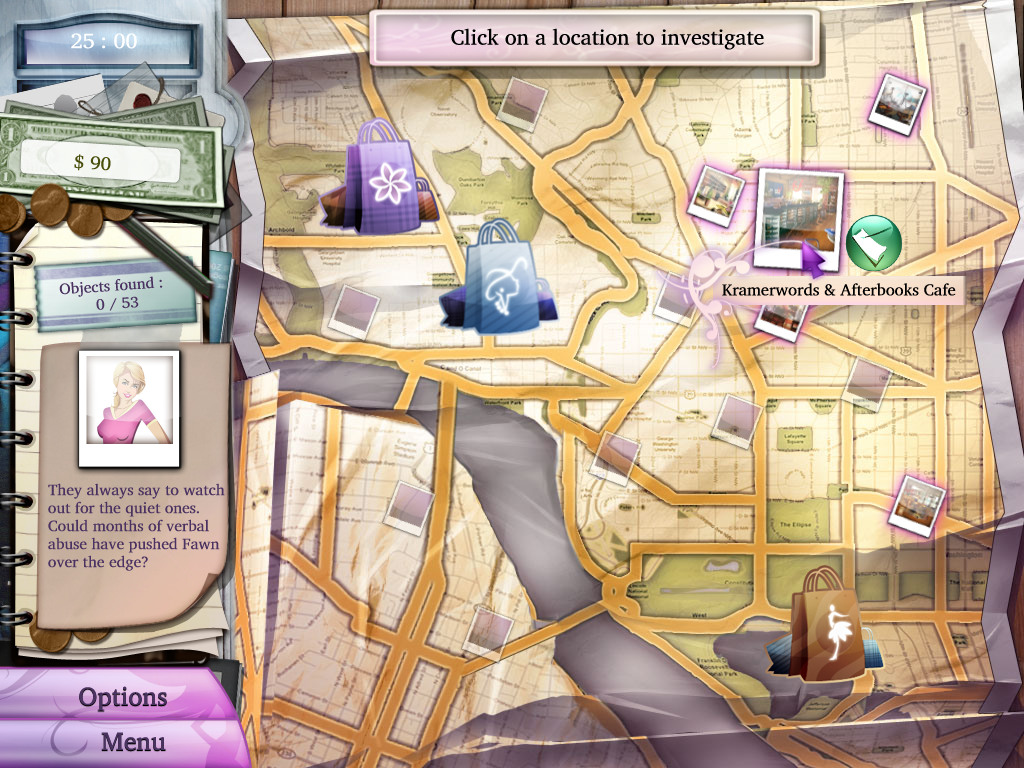The height and width of the screenshot is (768, 1024).
Task: Click the green round icon beside the cafe photo
Action: [x=874, y=240]
